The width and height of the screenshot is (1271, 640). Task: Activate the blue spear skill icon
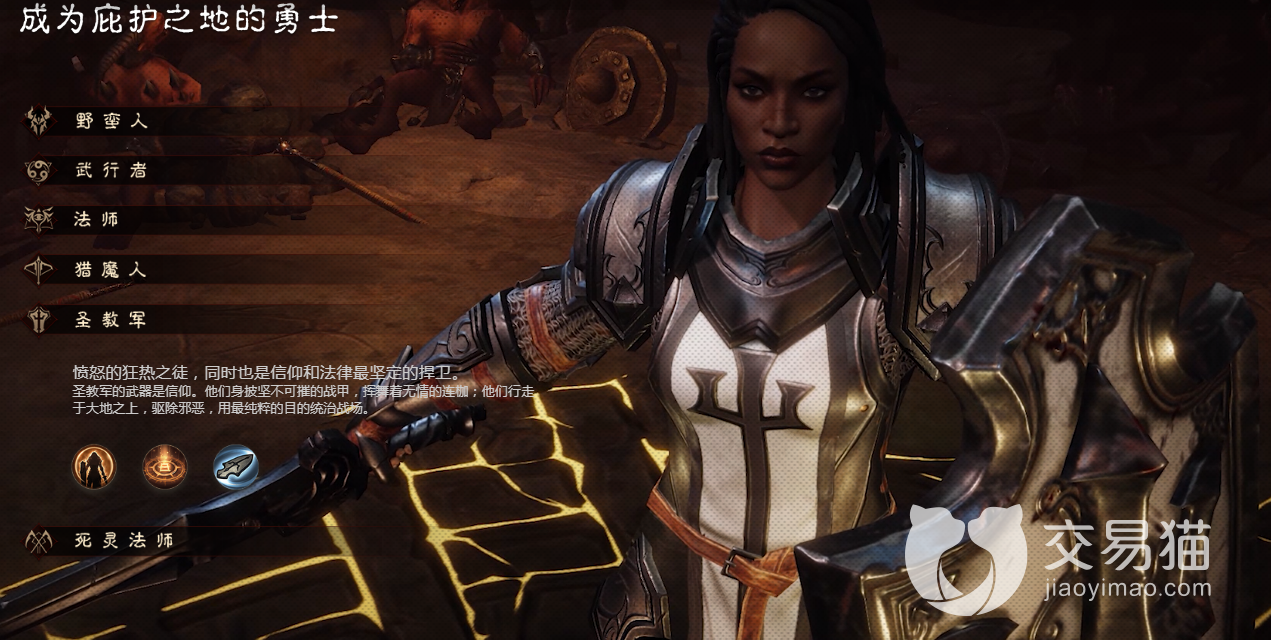click(236, 467)
